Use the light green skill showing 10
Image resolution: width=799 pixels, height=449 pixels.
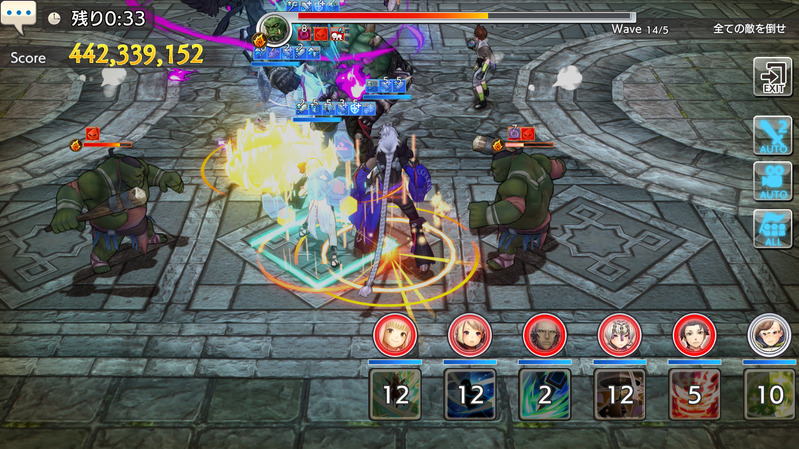click(x=770, y=394)
